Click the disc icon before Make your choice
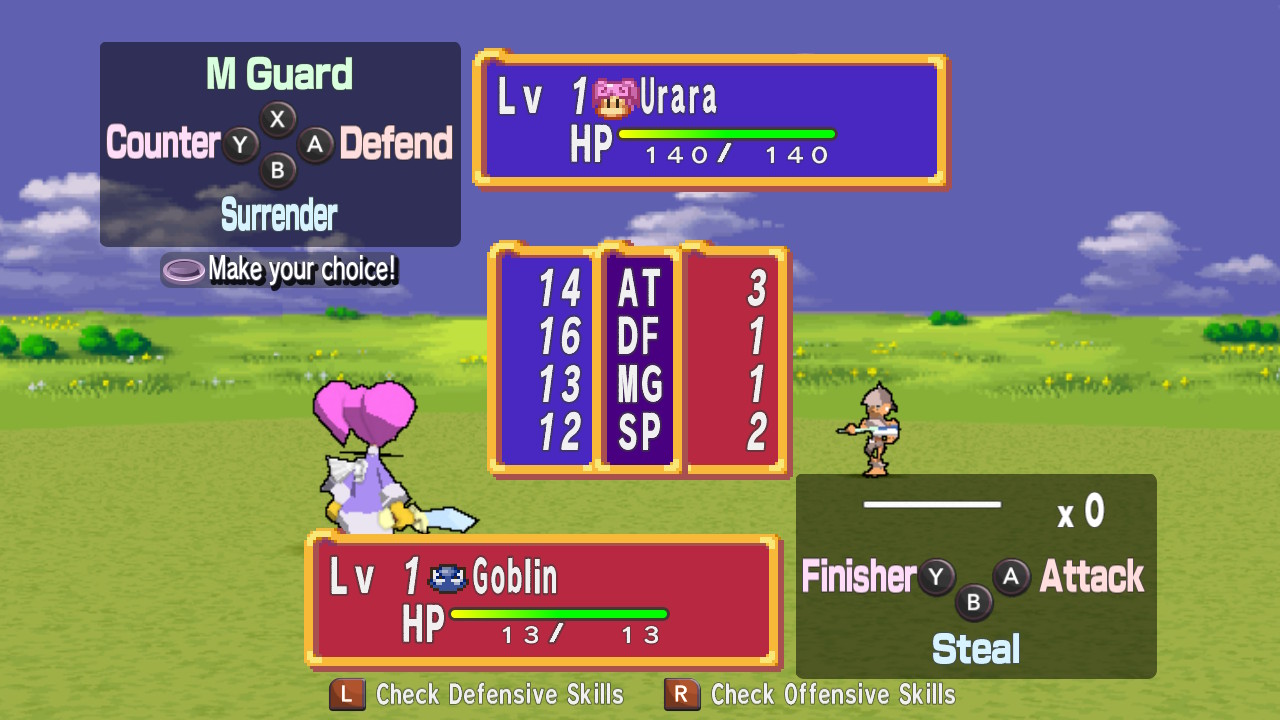The width and height of the screenshot is (1280, 720). [x=184, y=268]
